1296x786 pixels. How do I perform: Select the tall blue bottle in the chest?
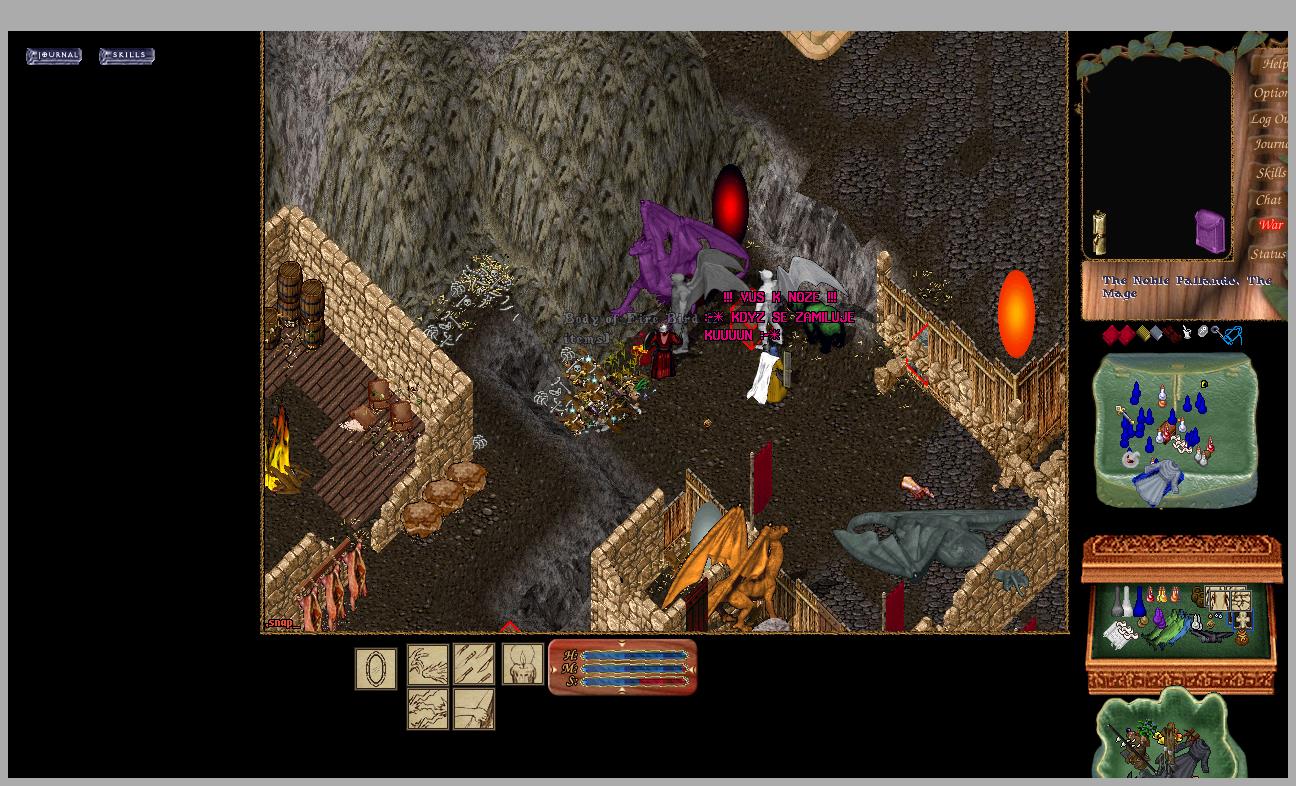click(x=1139, y=602)
